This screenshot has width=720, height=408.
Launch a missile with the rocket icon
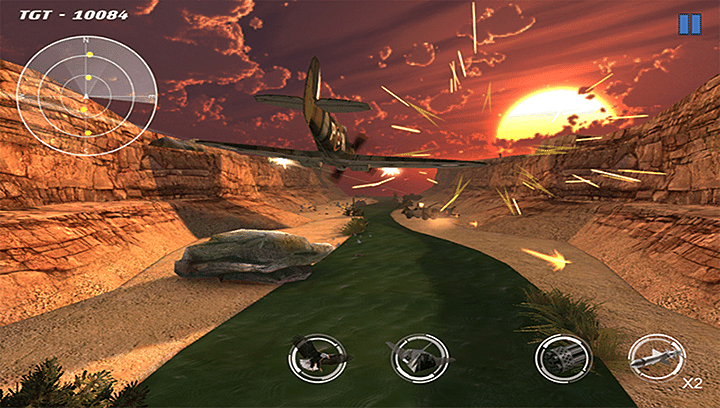(x=656, y=356)
